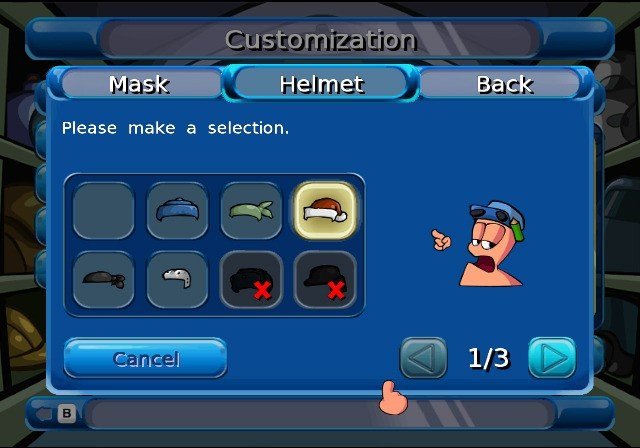Viewport: 640px width, 448px height.
Task: Show the next page of helmets
Action: click(x=552, y=358)
